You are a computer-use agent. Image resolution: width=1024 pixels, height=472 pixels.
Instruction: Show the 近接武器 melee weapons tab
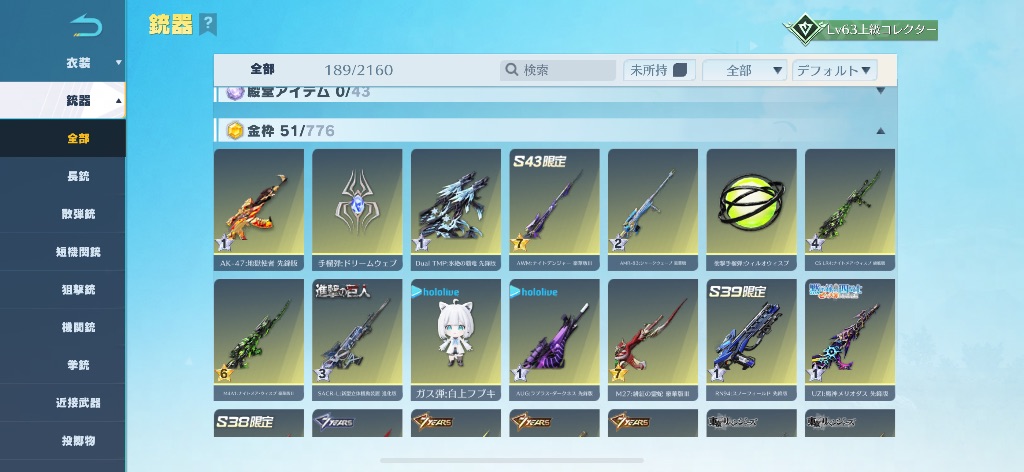point(78,403)
